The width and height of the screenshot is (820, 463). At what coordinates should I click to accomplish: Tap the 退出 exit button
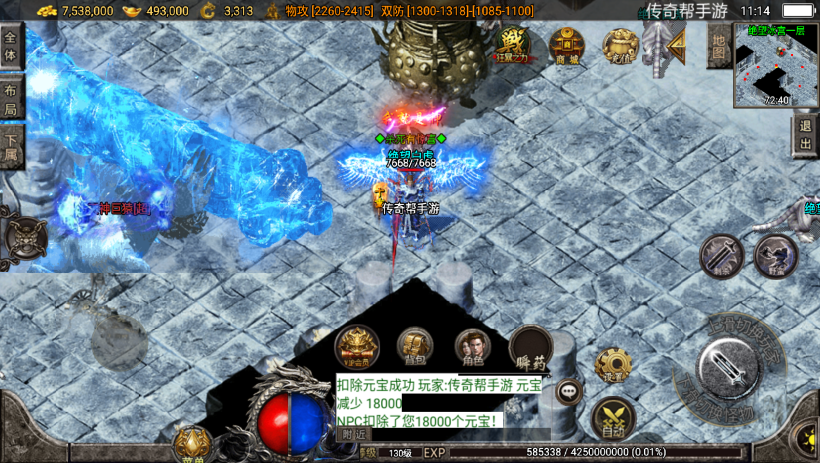(805, 135)
